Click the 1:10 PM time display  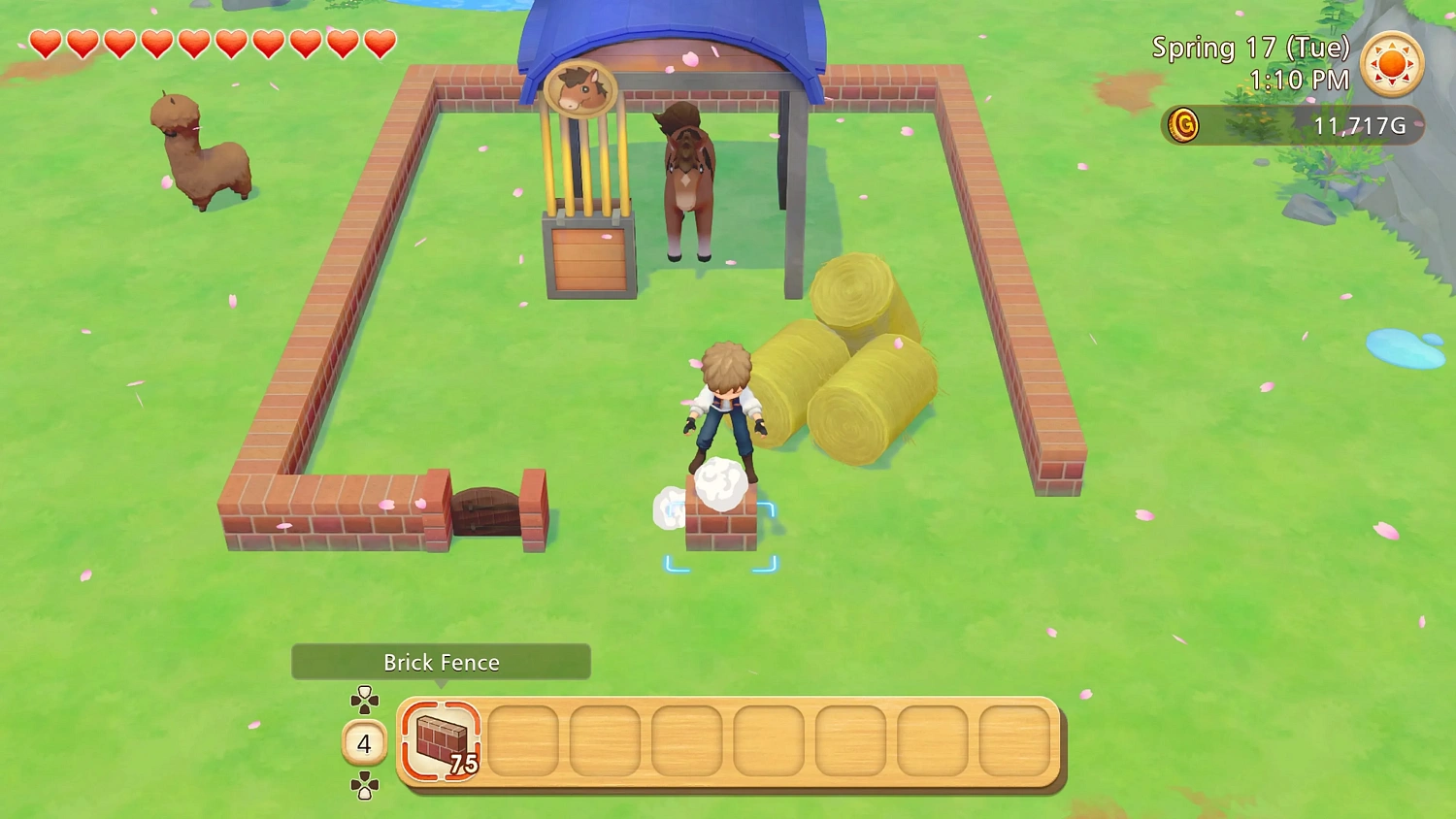coord(1301,81)
